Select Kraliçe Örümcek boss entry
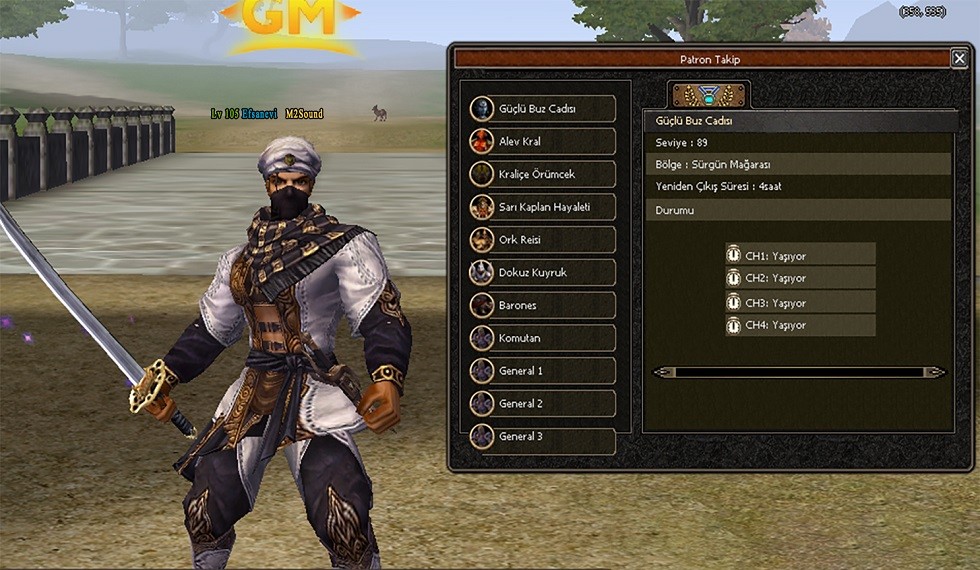 click(x=542, y=174)
